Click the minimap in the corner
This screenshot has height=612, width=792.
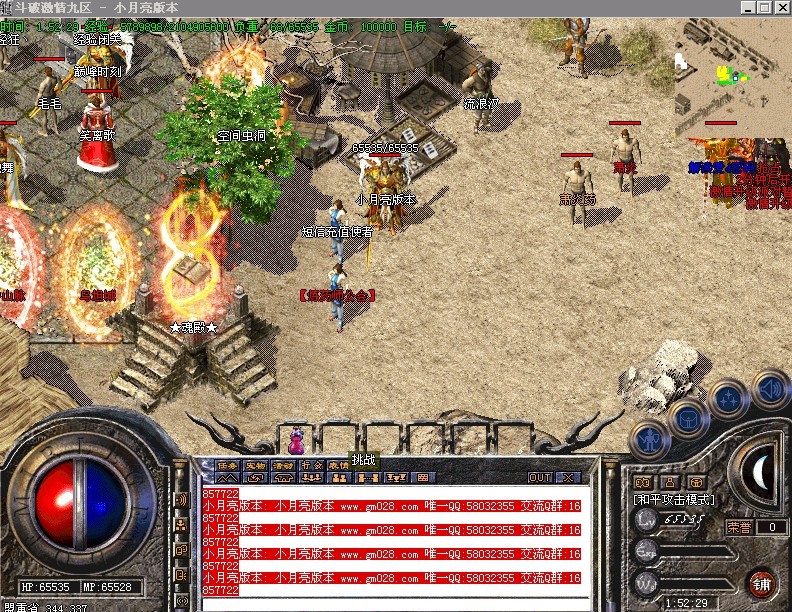(x=733, y=68)
